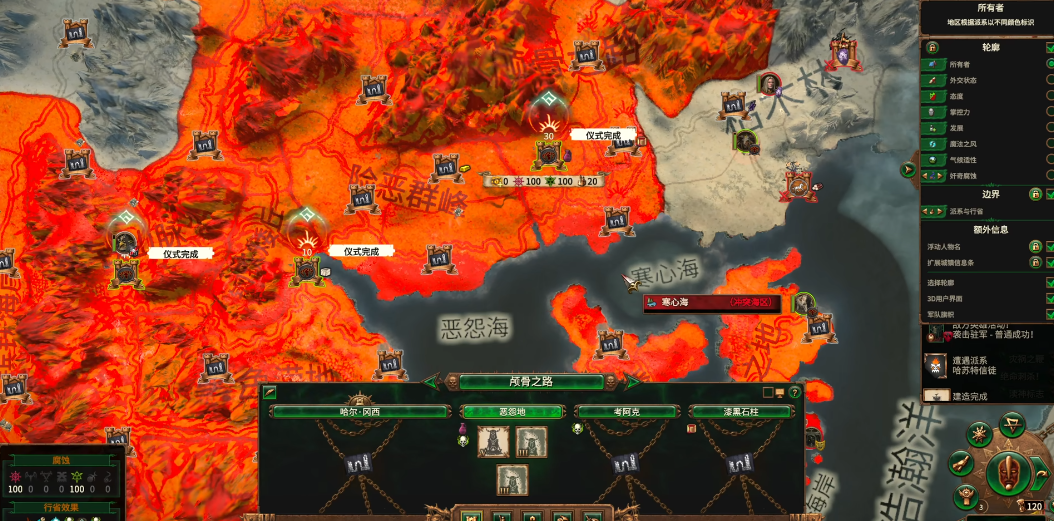Click the eight-pointed chaos star button

[980, 435]
